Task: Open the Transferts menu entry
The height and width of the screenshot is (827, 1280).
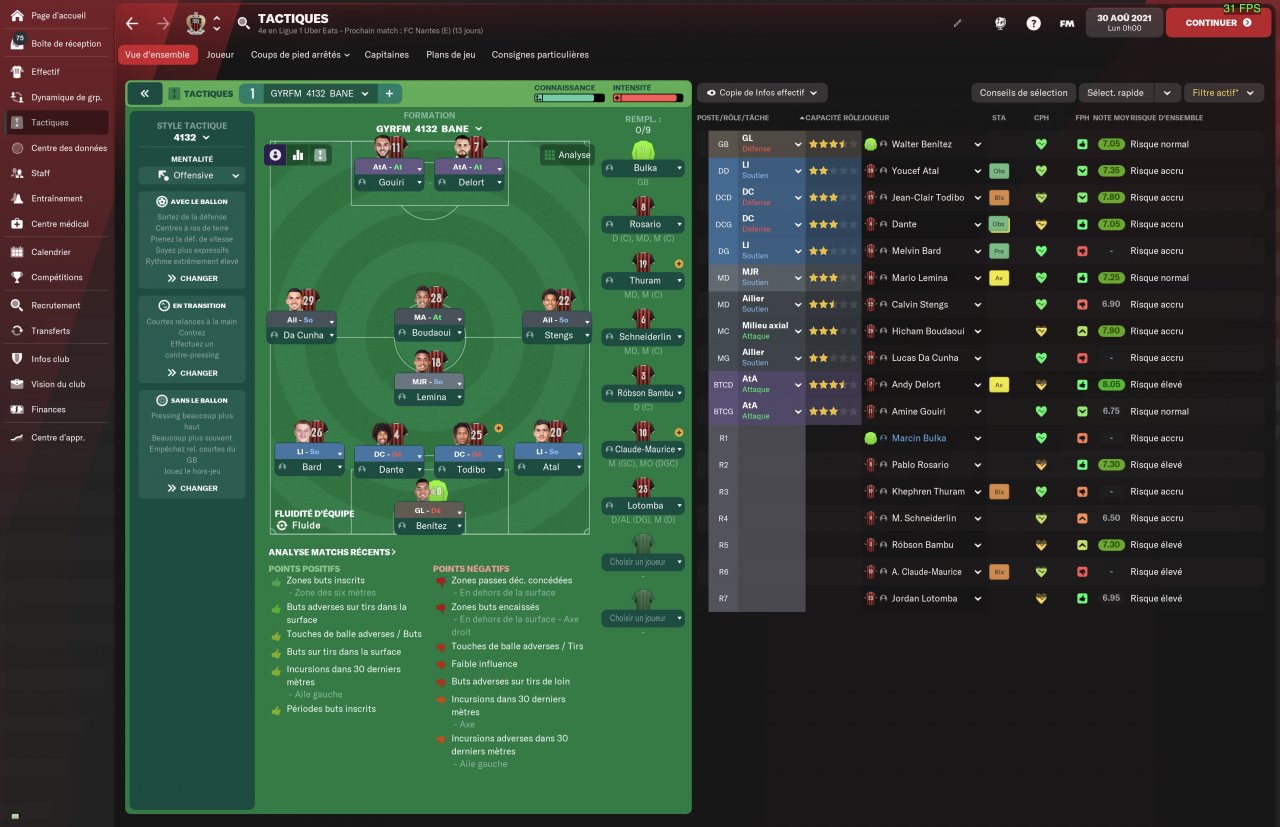Action: tap(50, 331)
